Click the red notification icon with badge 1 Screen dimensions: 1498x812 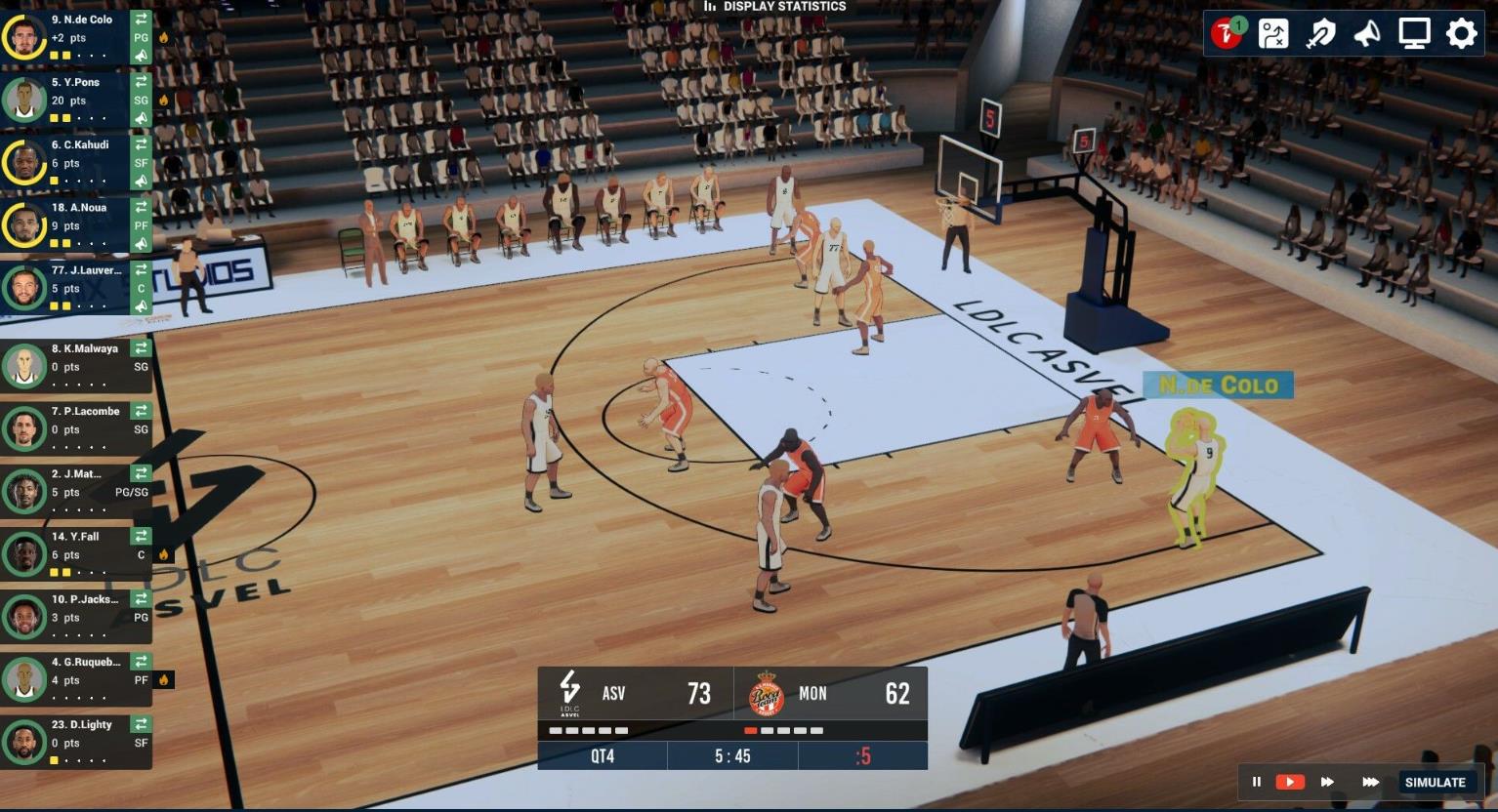(1226, 32)
